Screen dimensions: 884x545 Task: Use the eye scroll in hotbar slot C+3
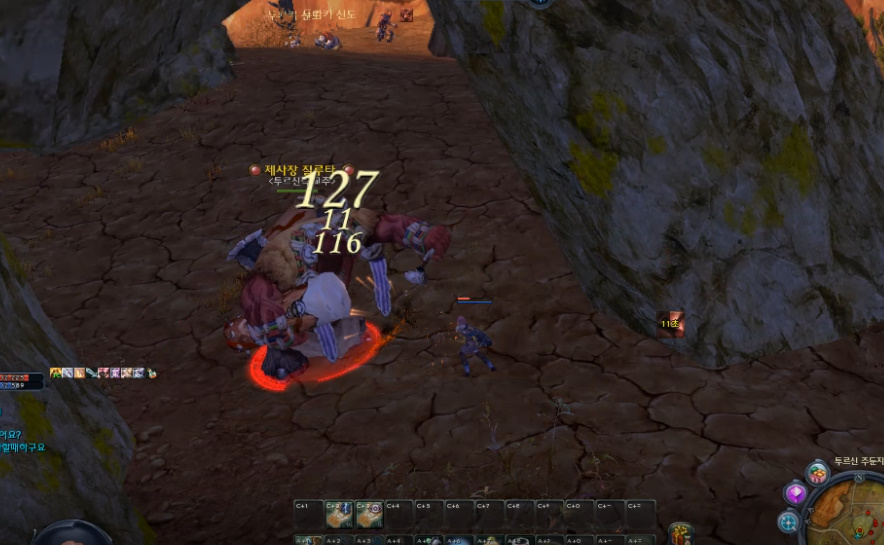[x=369, y=514]
